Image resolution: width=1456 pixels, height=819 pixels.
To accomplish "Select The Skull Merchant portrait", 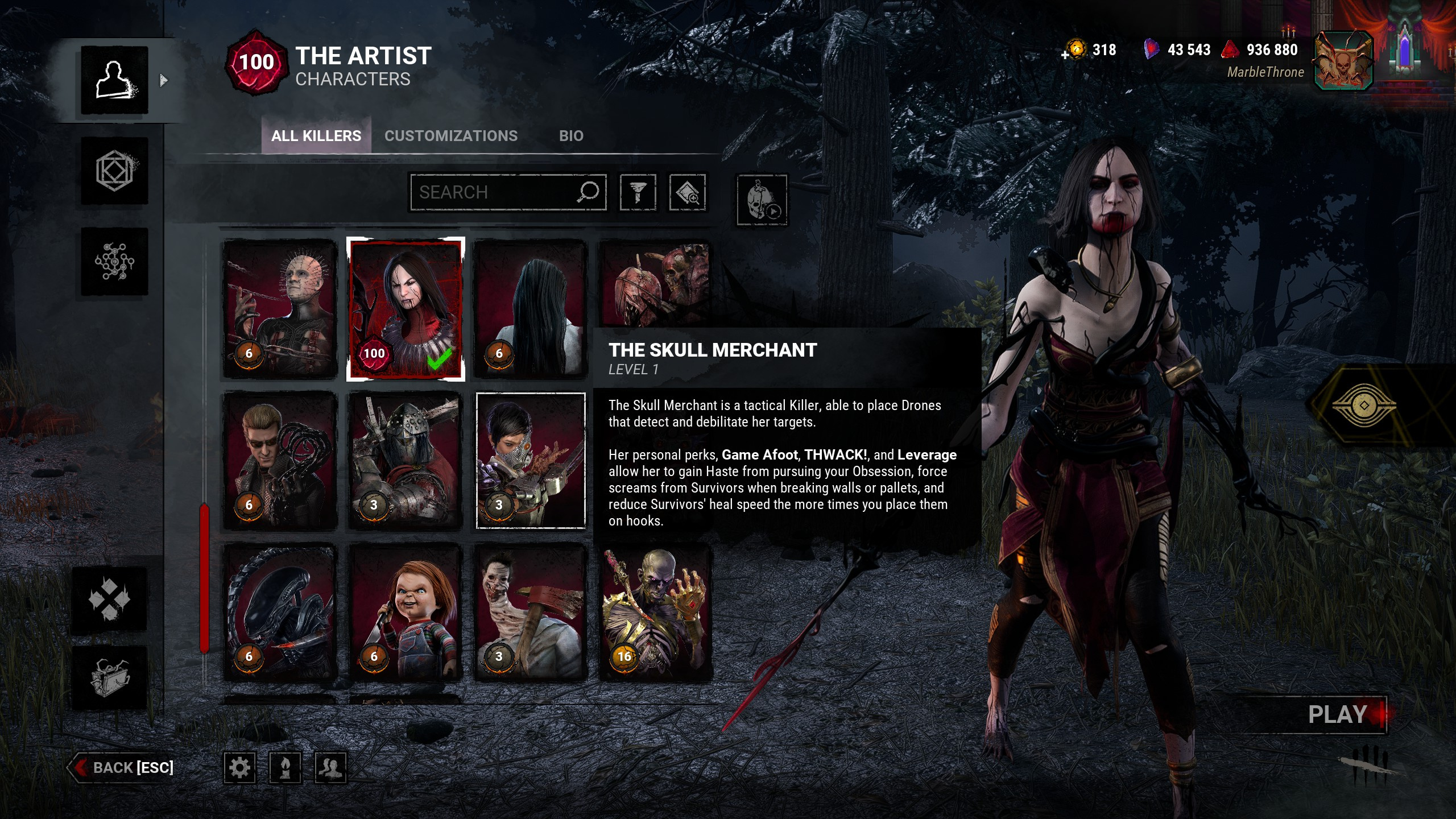I will pos(531,461).
